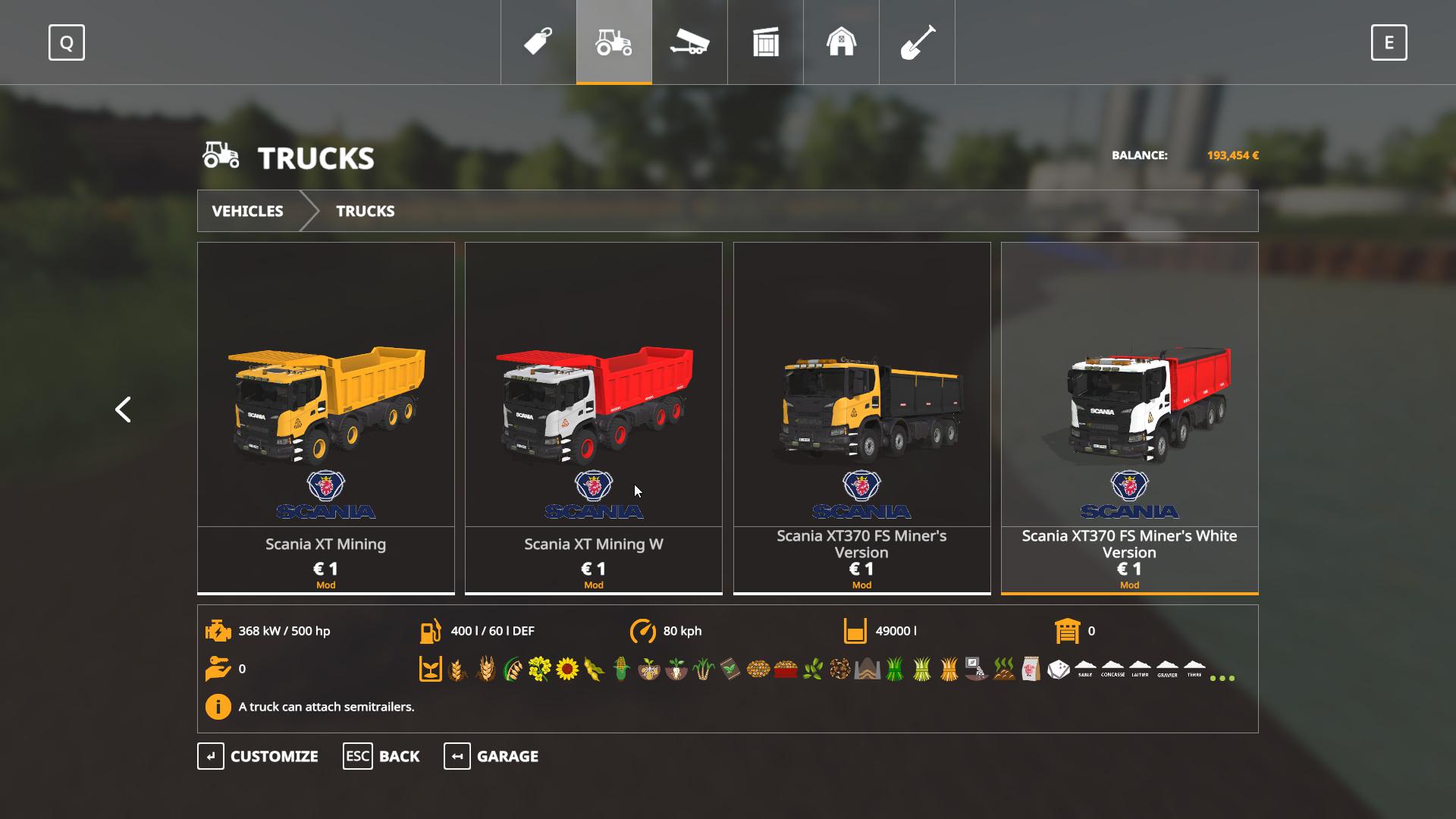Switch to the shovel landscaping tab
This screenshot has height=819, width=1456.
pyautogui.click(x=917, y=42)
